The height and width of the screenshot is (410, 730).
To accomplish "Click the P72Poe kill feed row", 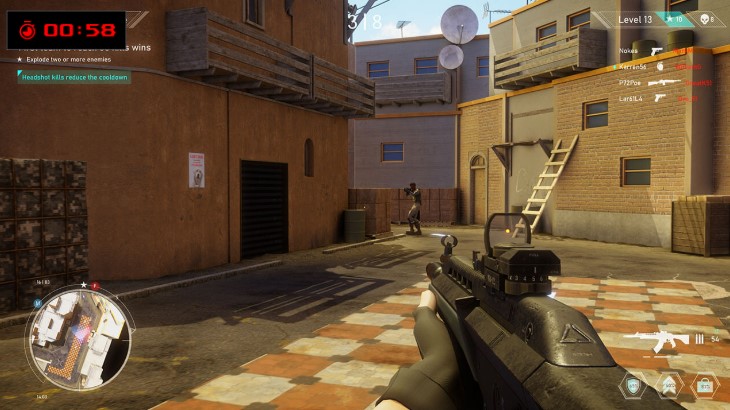I will [660, 83].
